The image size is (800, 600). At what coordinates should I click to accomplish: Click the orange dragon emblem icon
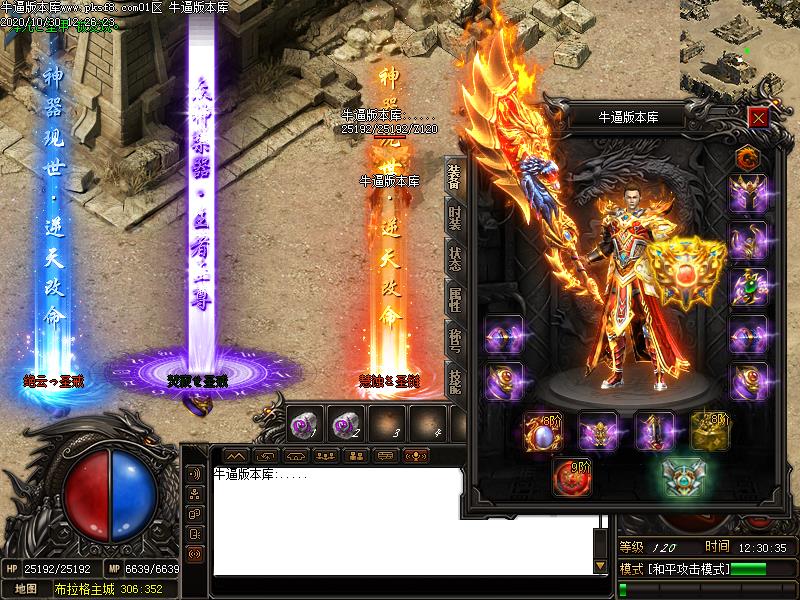point(746,158)
